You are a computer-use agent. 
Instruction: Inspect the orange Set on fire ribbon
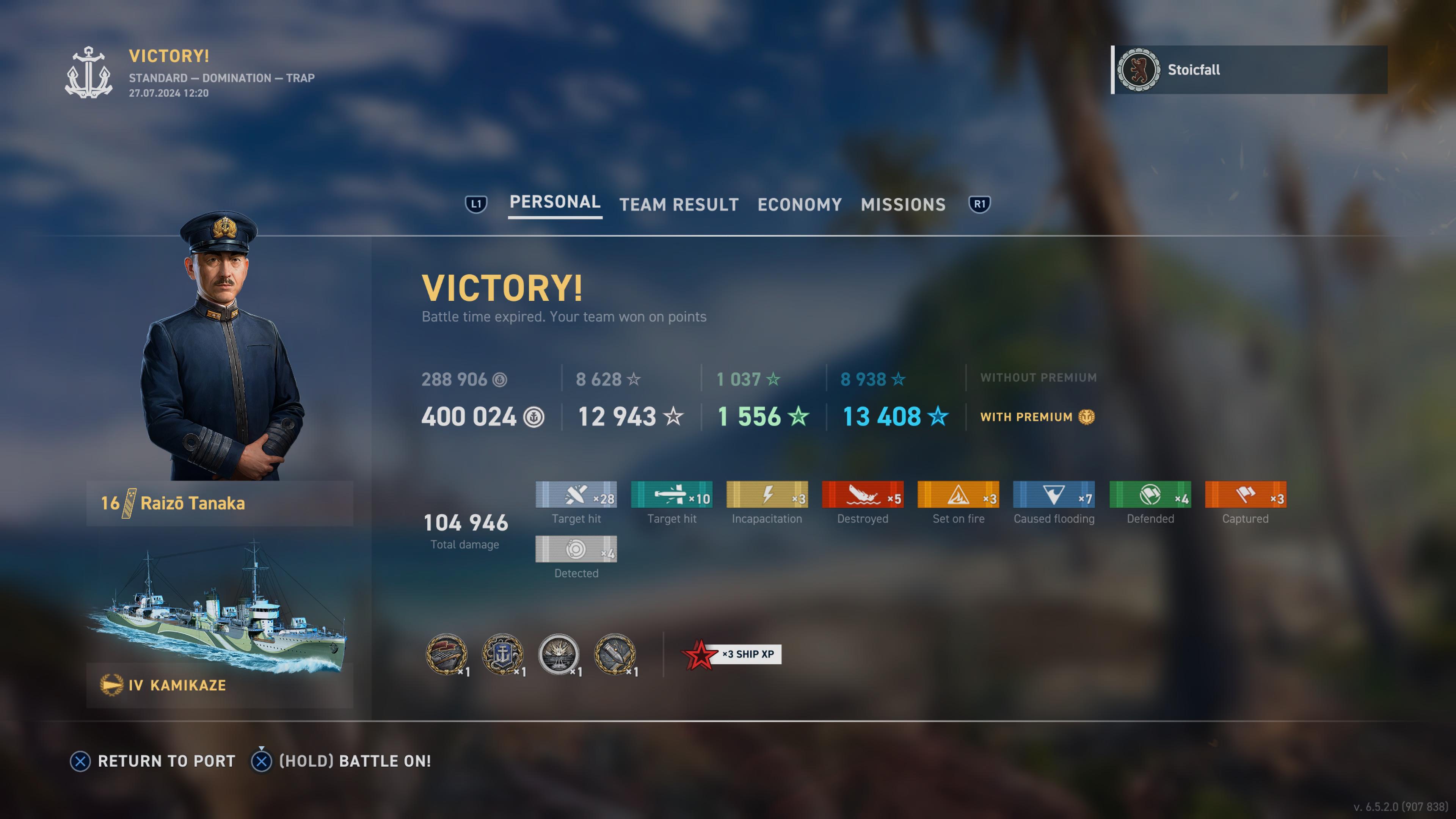point(958,495)
